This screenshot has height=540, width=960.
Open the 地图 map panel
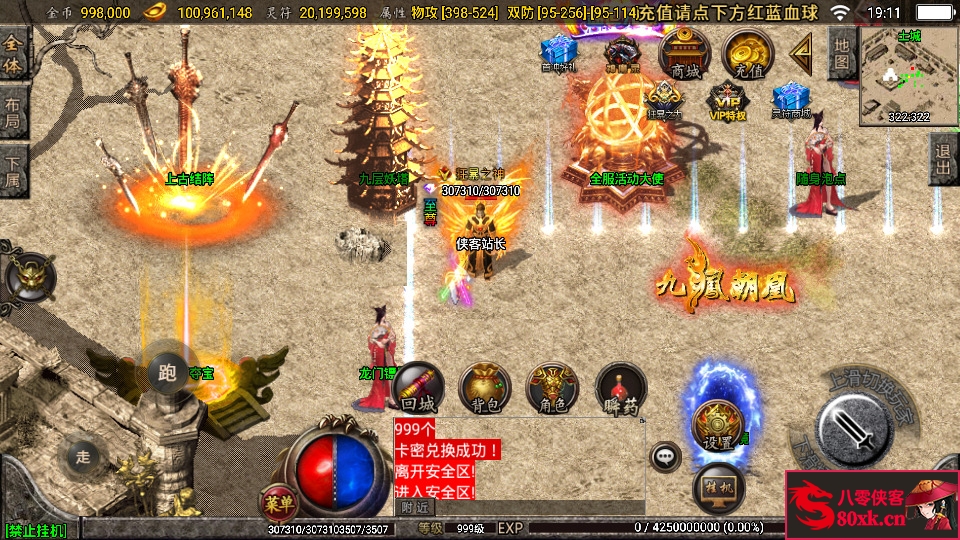click(842, 53)
